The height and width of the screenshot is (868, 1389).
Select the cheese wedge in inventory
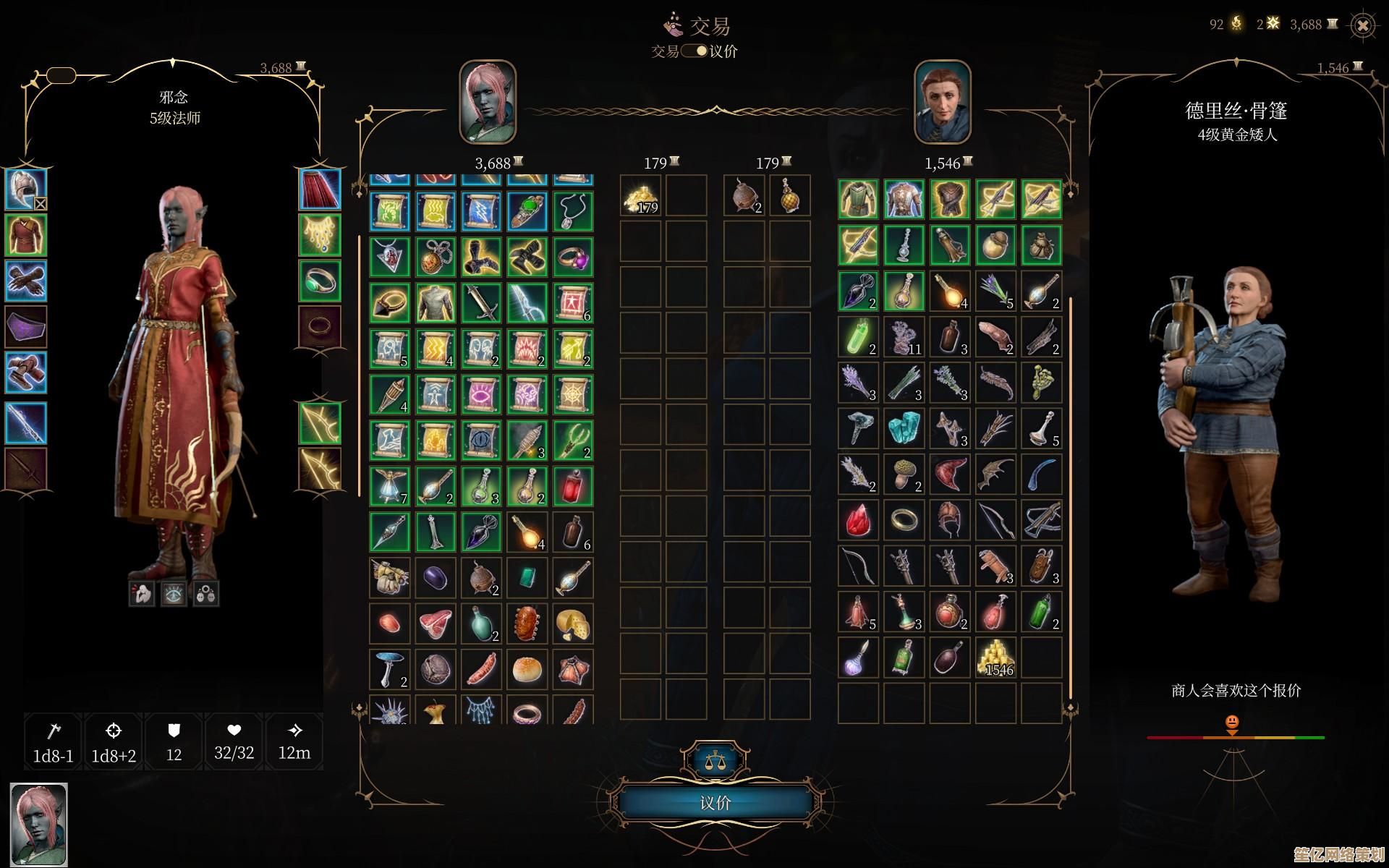[572, 623]
